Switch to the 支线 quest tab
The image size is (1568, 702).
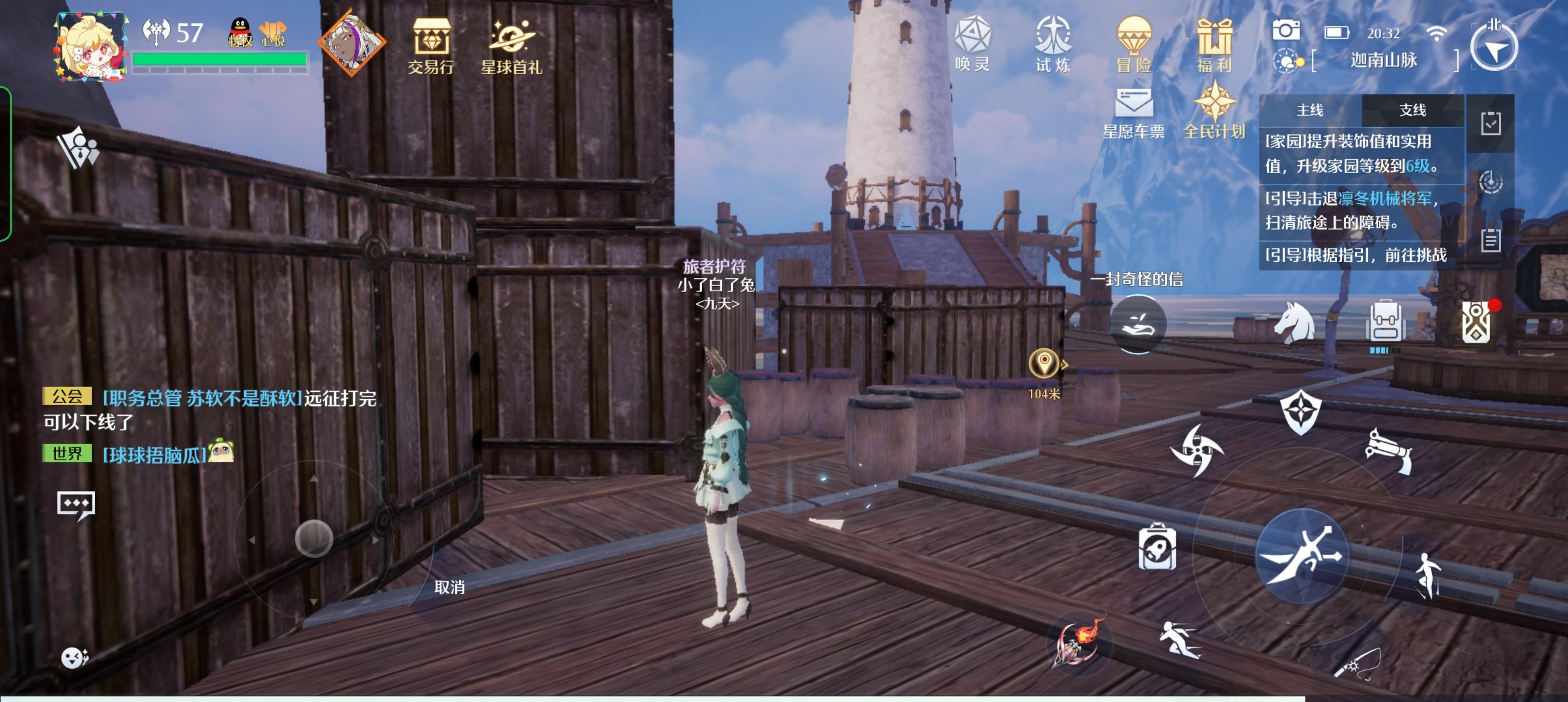pyautogui.click(x=1412, y=110)
